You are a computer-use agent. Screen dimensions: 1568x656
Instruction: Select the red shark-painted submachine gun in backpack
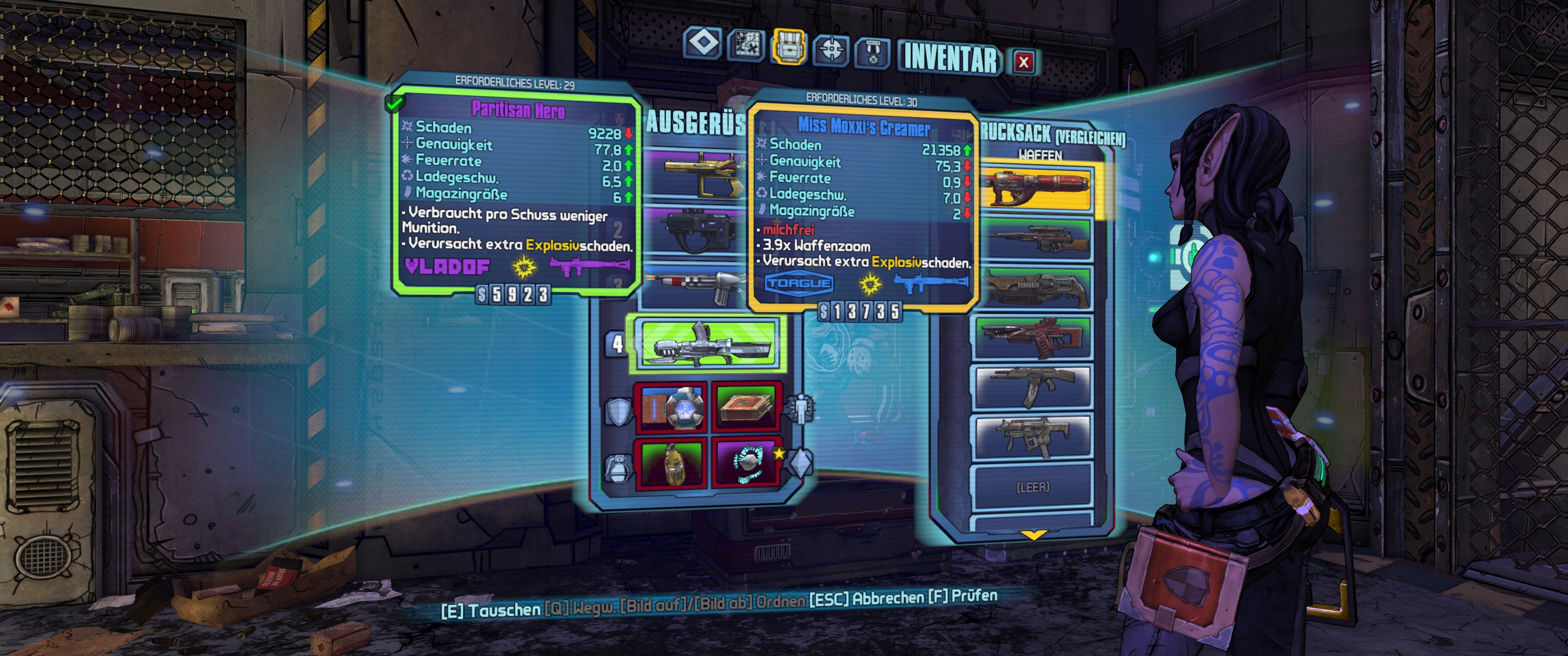[x=1034, y=337]
